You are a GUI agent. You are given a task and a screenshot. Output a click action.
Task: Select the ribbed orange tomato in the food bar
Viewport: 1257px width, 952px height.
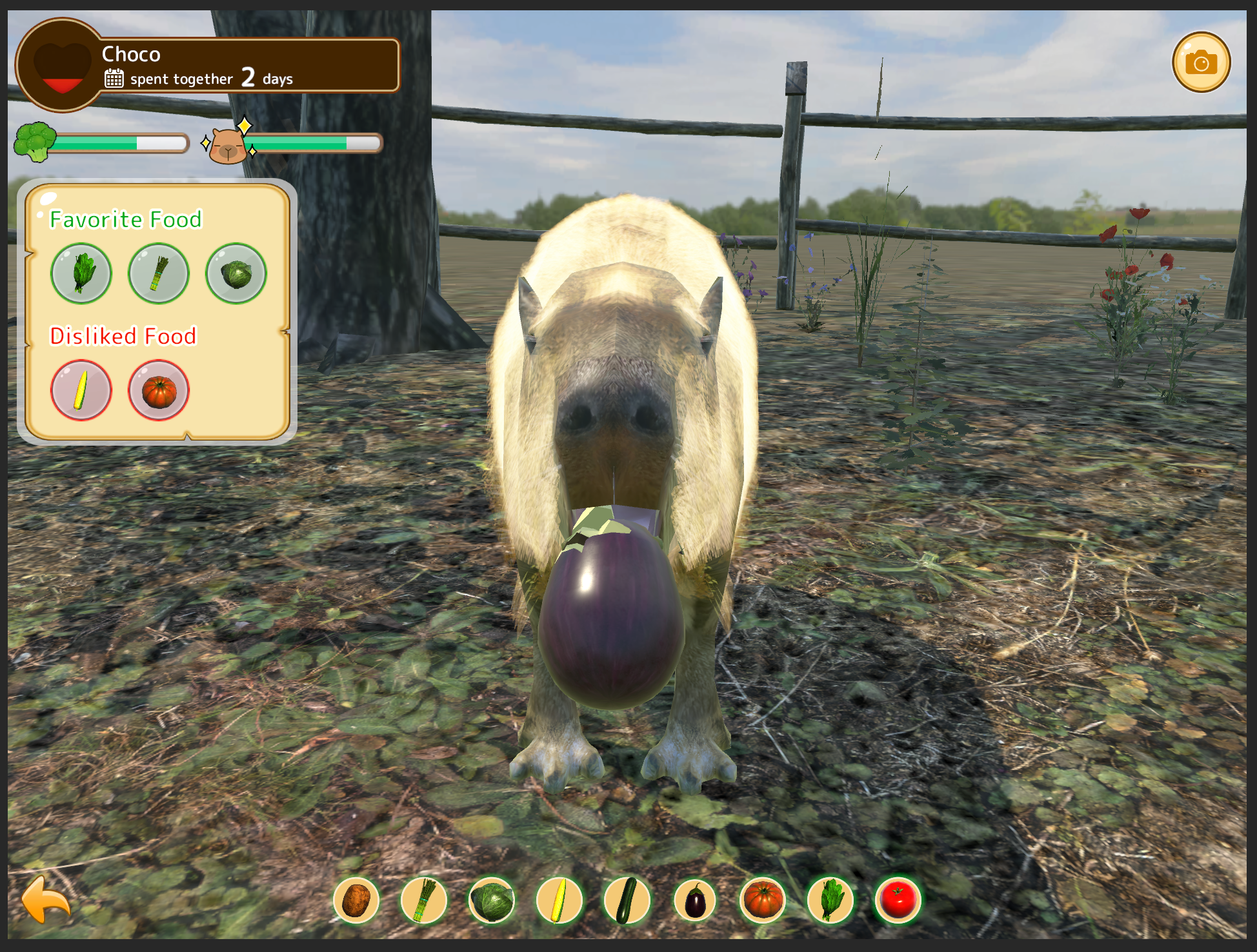point(763,900)
